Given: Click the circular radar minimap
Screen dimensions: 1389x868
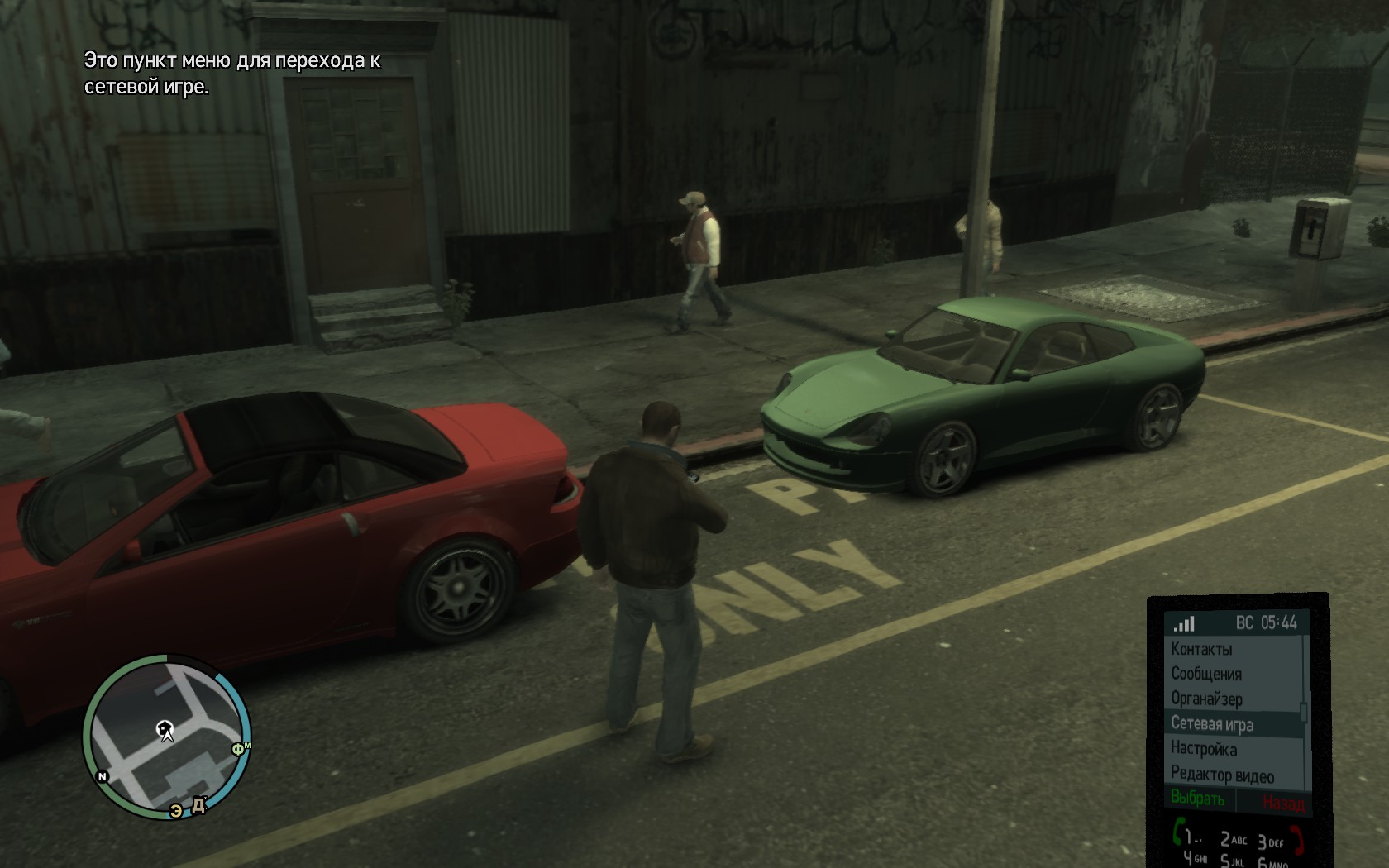Looking at the screenshot, I should click(x=167, y=736).
